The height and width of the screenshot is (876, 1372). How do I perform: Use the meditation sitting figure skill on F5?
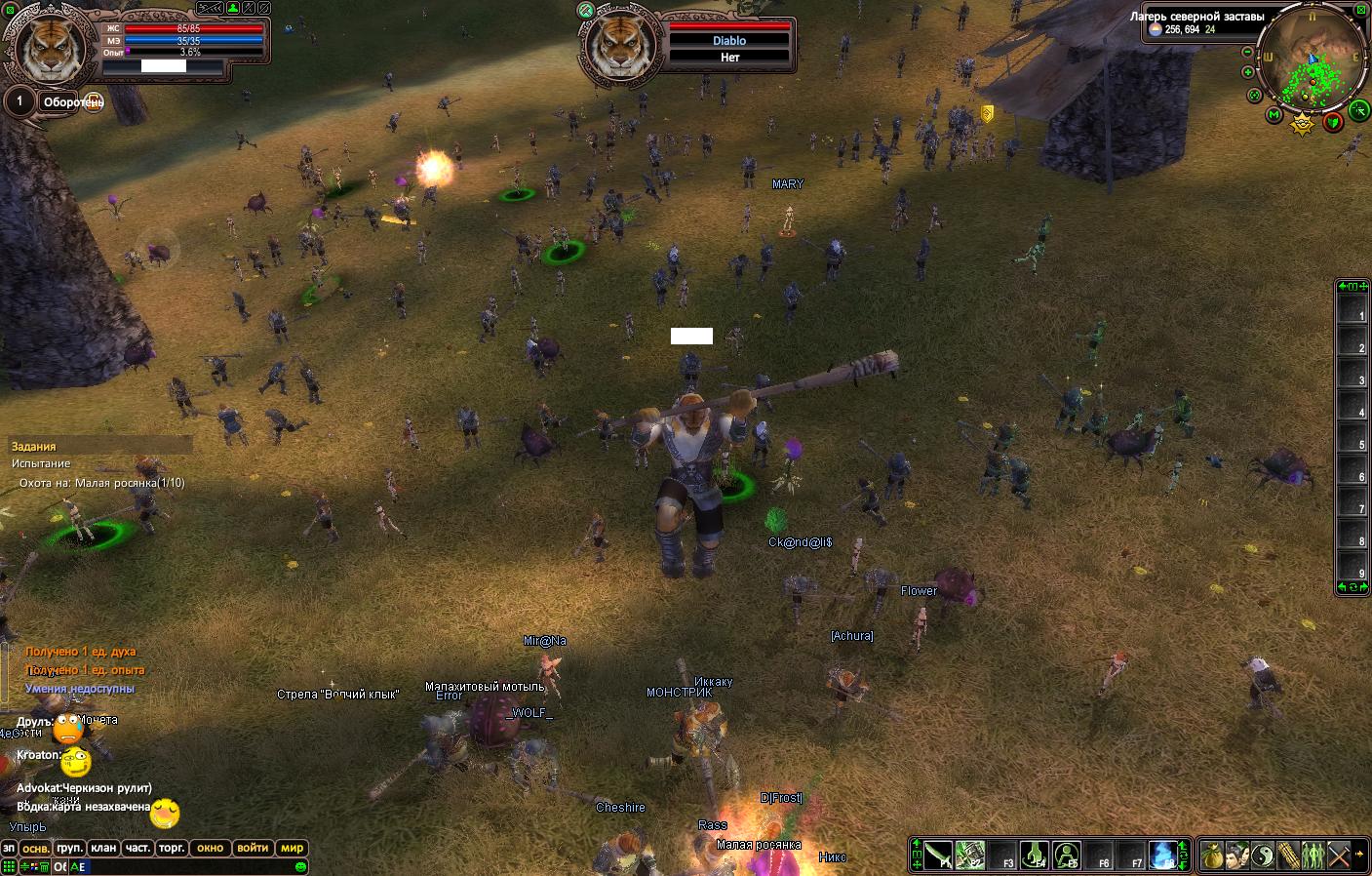(x=1067, y=856)
